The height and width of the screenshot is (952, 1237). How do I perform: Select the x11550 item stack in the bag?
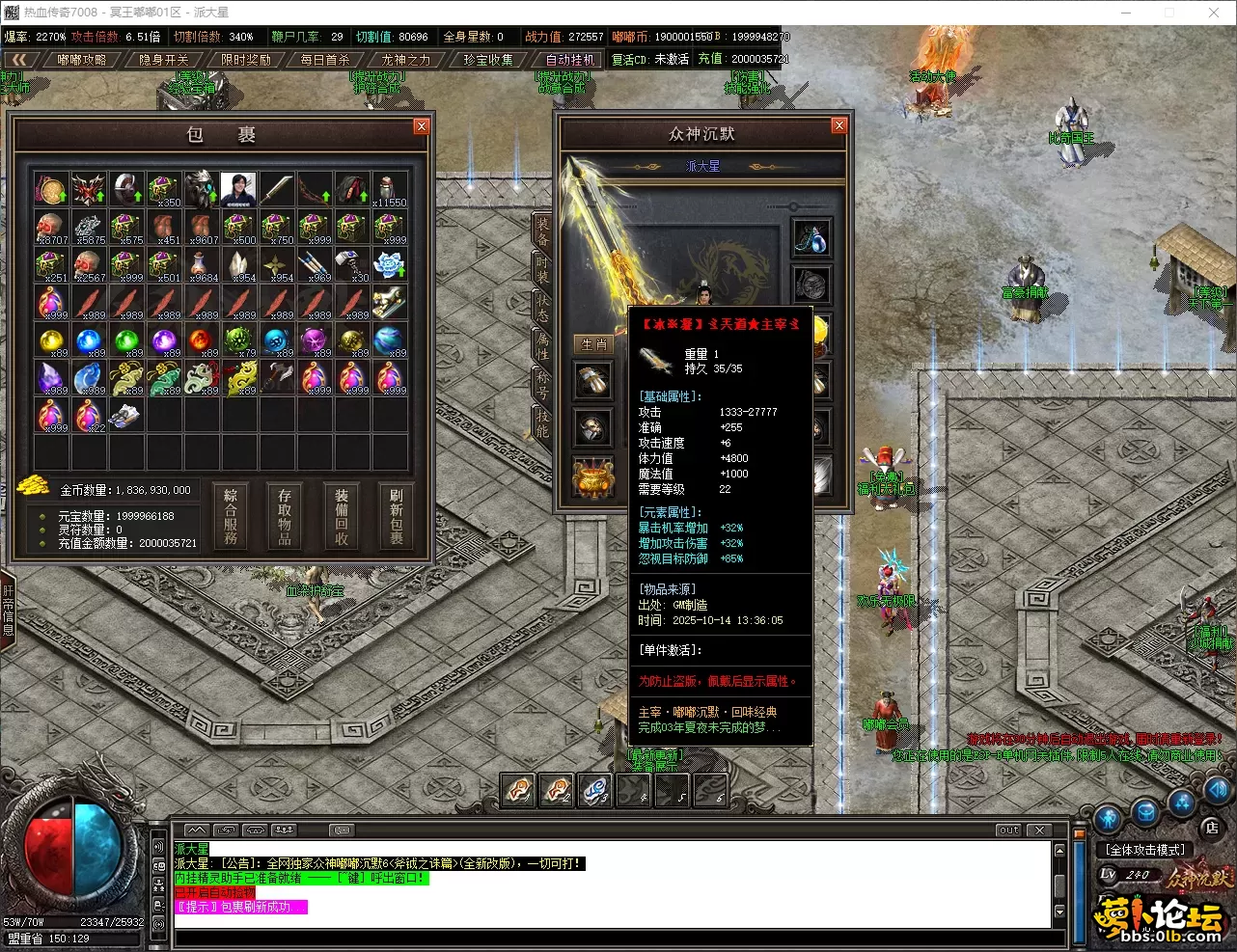390,189
